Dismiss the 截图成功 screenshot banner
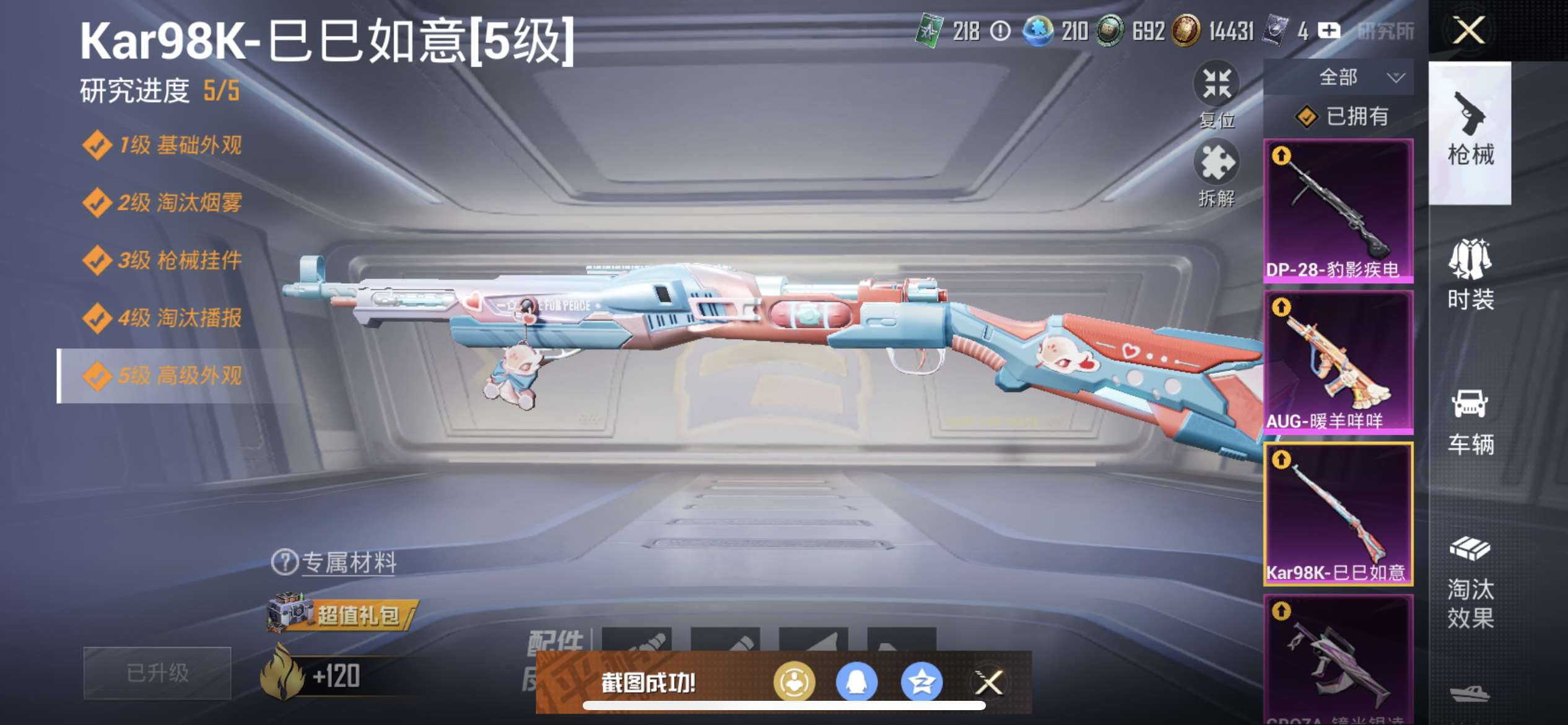This screenshot has width=1568, height=725. coord(989,683)
